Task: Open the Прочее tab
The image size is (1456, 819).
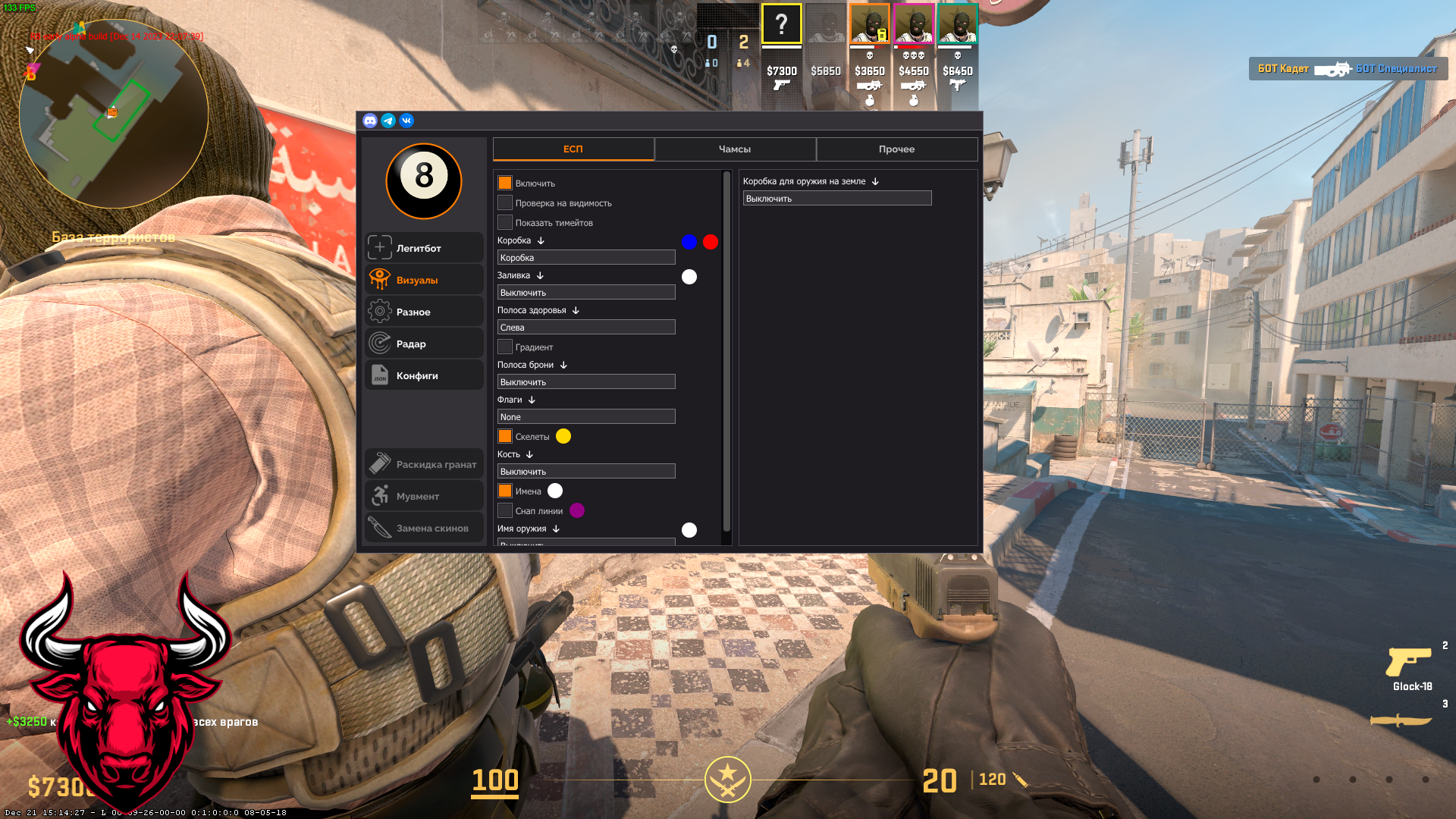Action: point(897,149)
